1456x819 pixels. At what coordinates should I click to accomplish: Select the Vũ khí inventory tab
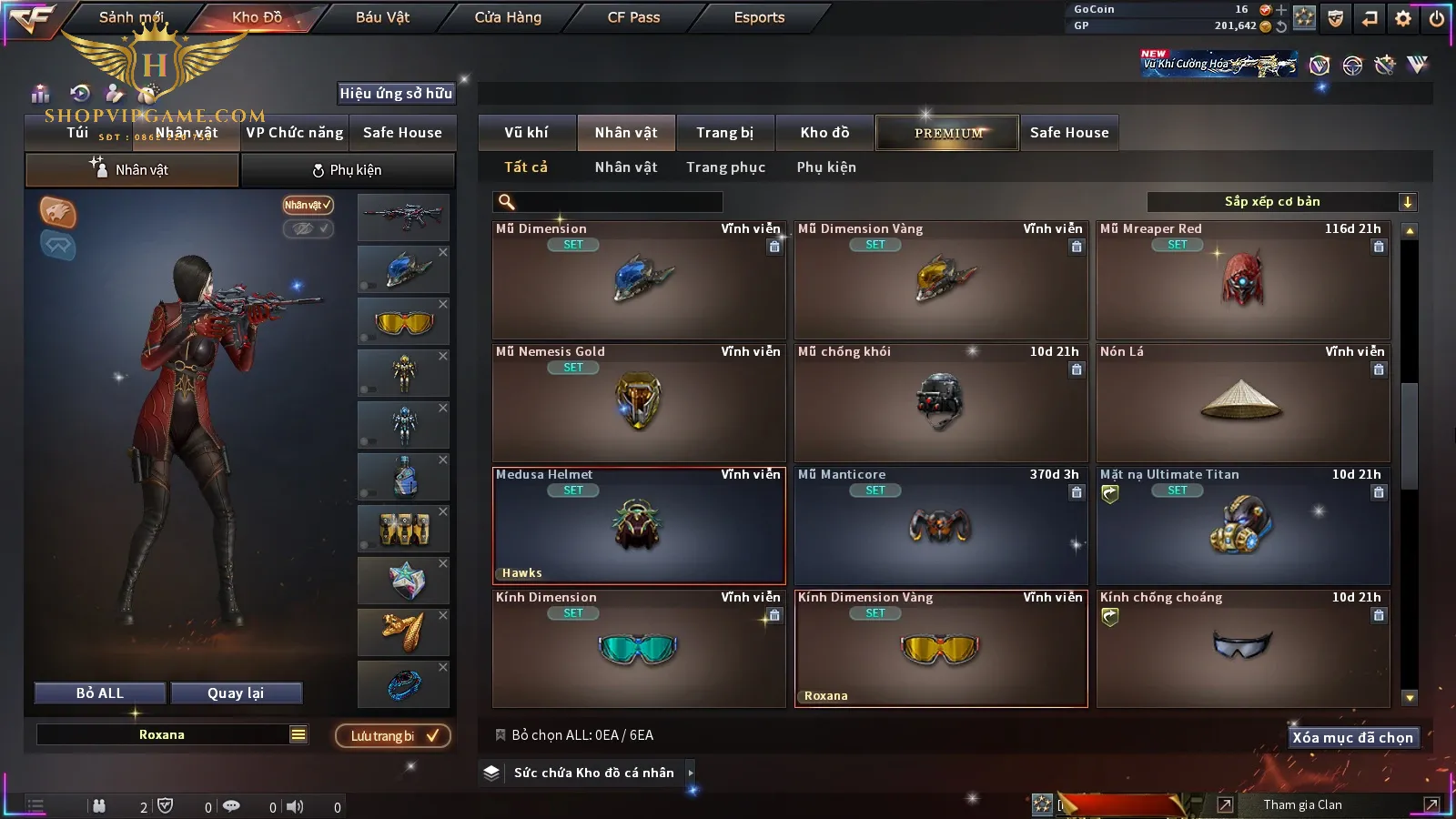526,133
